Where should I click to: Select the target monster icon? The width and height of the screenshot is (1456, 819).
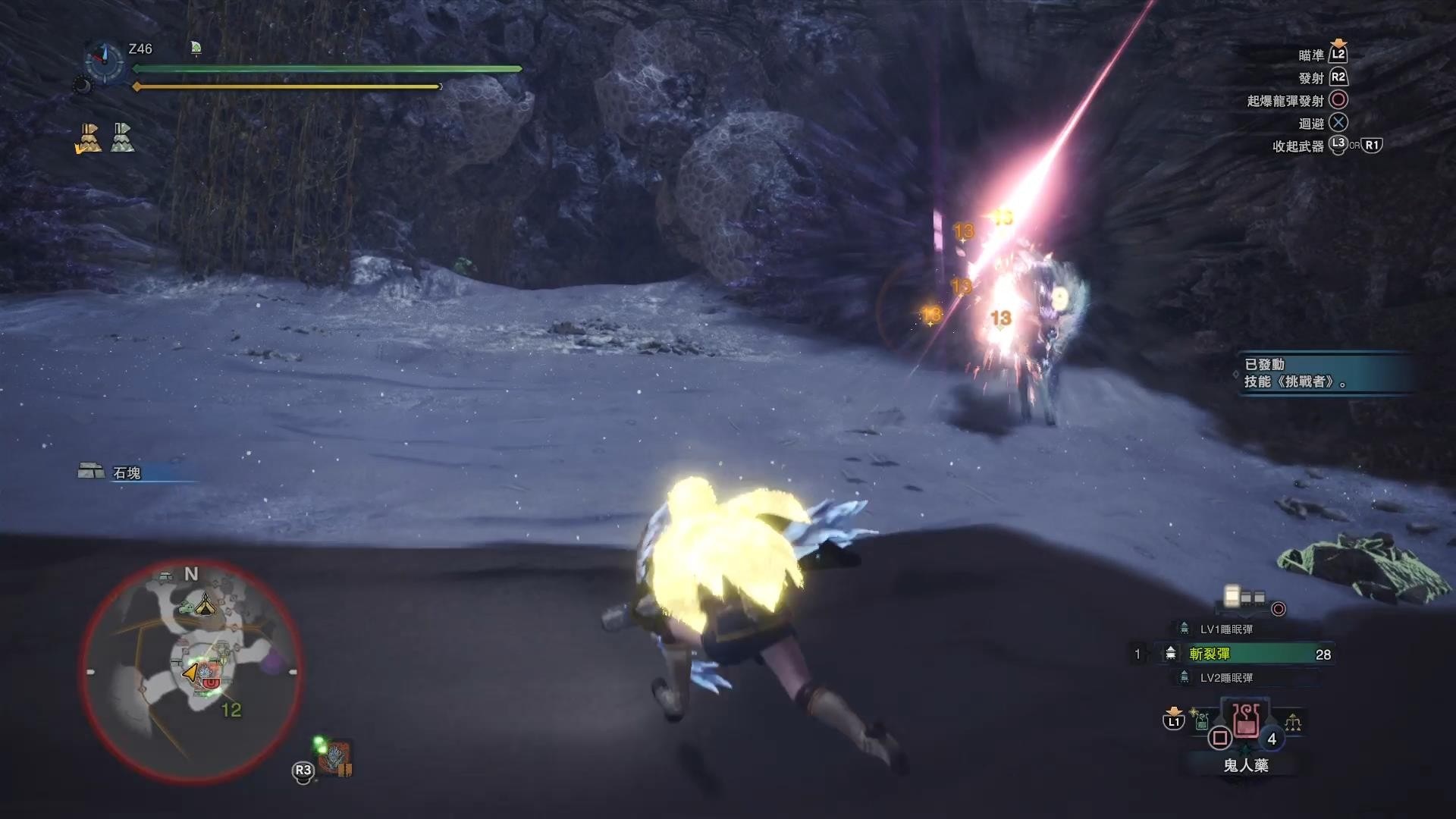tap(334, 756)
